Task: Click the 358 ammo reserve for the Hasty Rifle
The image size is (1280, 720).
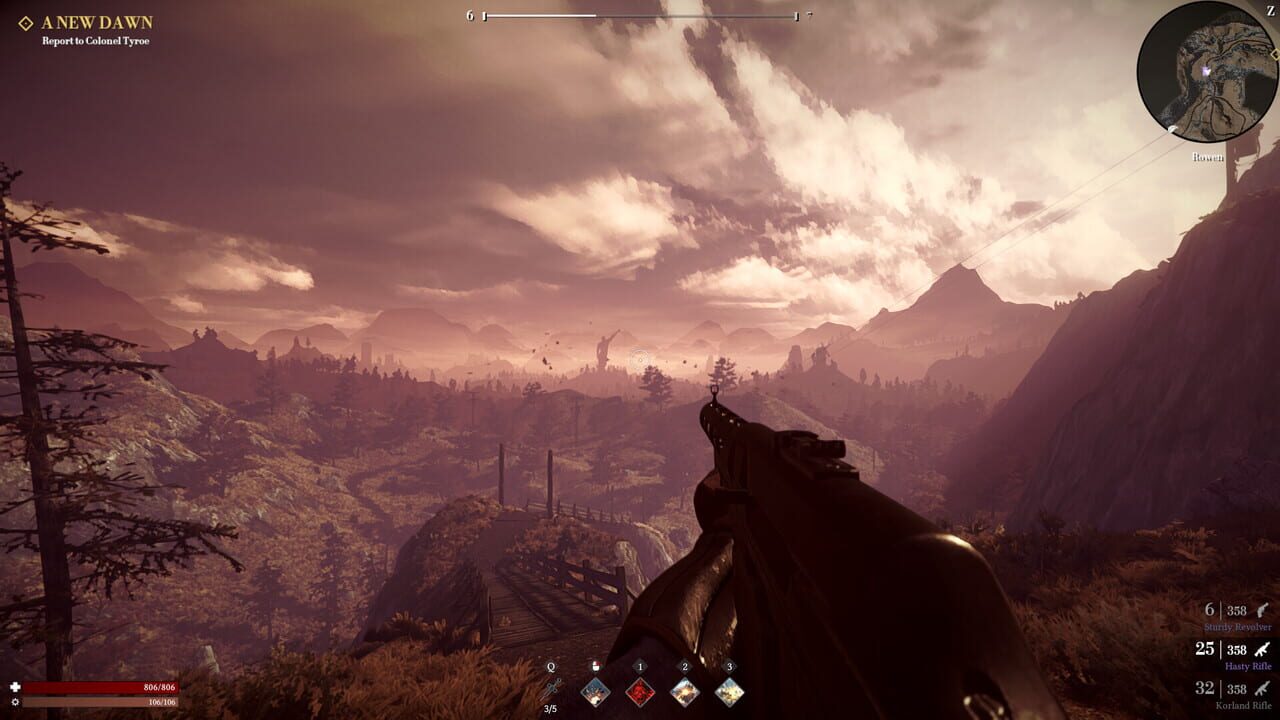Action: 1236,649
